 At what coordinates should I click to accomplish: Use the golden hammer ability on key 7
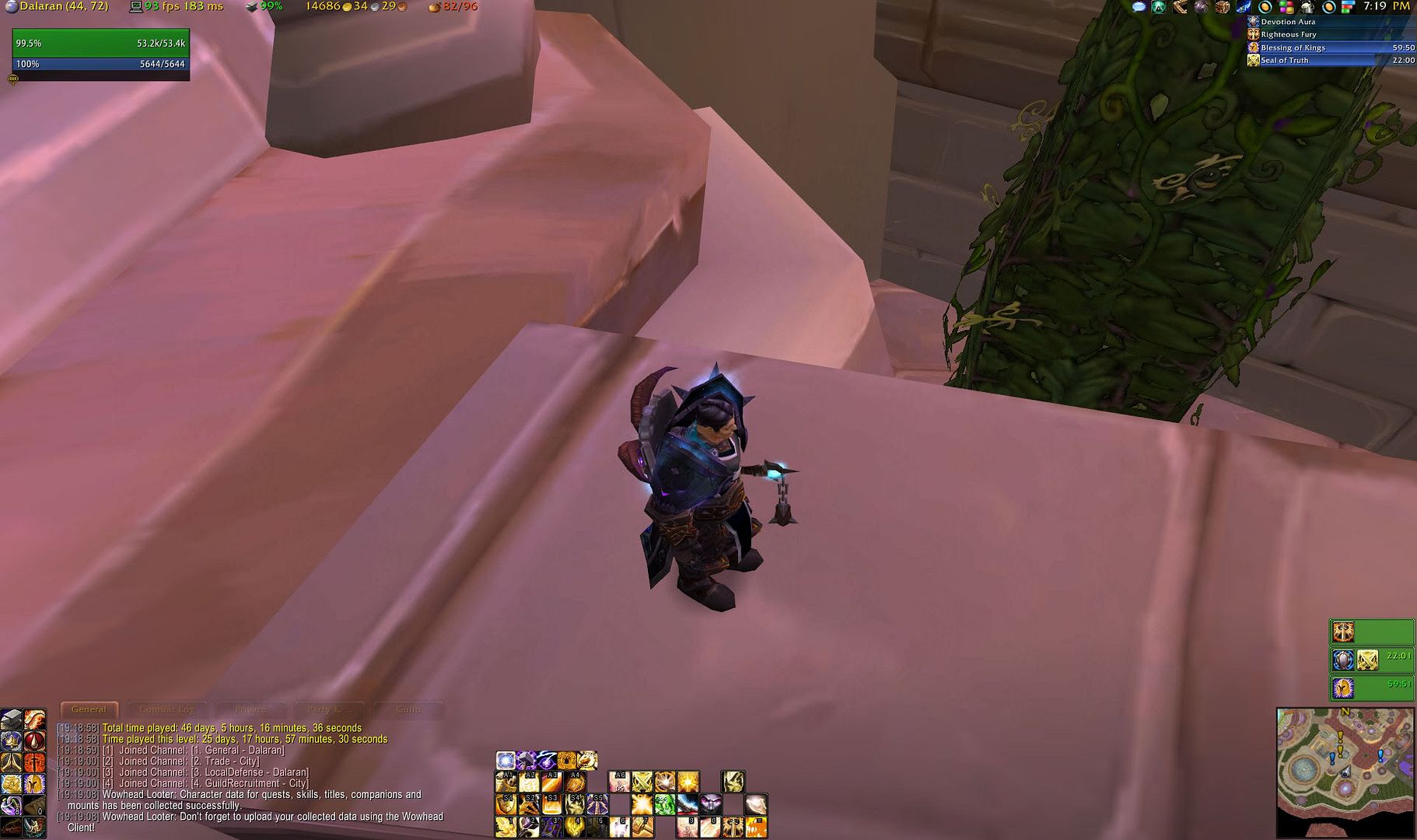point(642,826)
